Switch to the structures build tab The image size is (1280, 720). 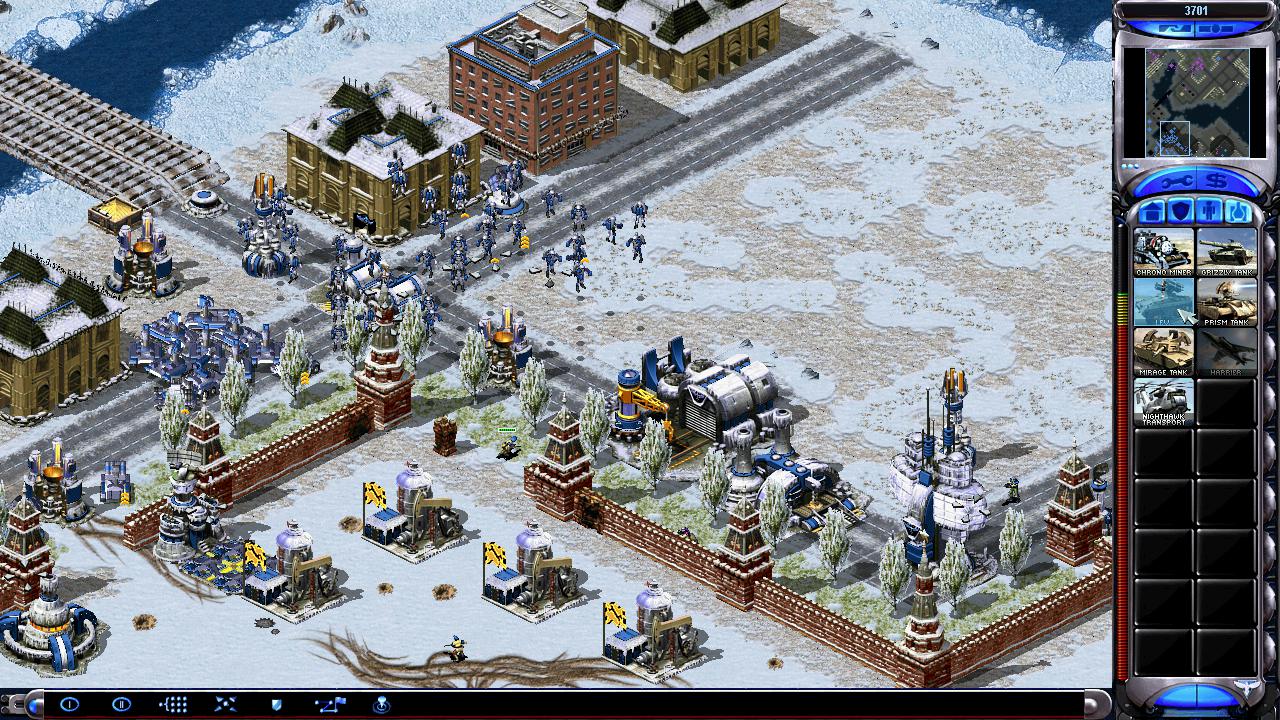(x=1151, y=212)
